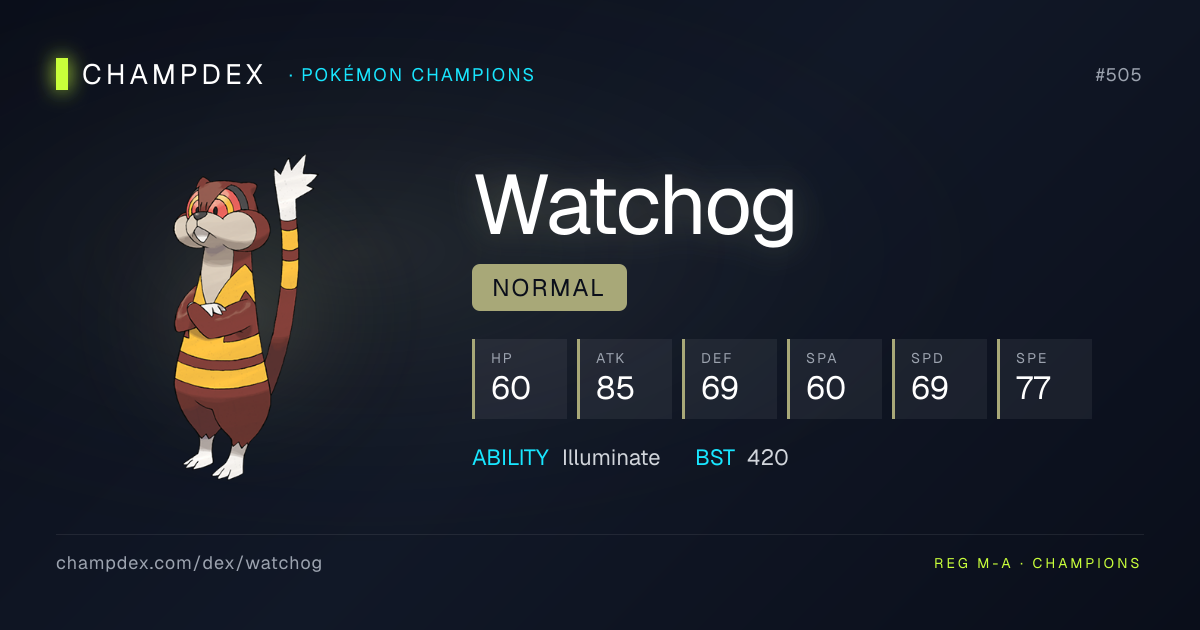Image resolution: width=1200 pixels, height=630 pixels.
Task: Select the Normal type badge
Action: [549, 288]
